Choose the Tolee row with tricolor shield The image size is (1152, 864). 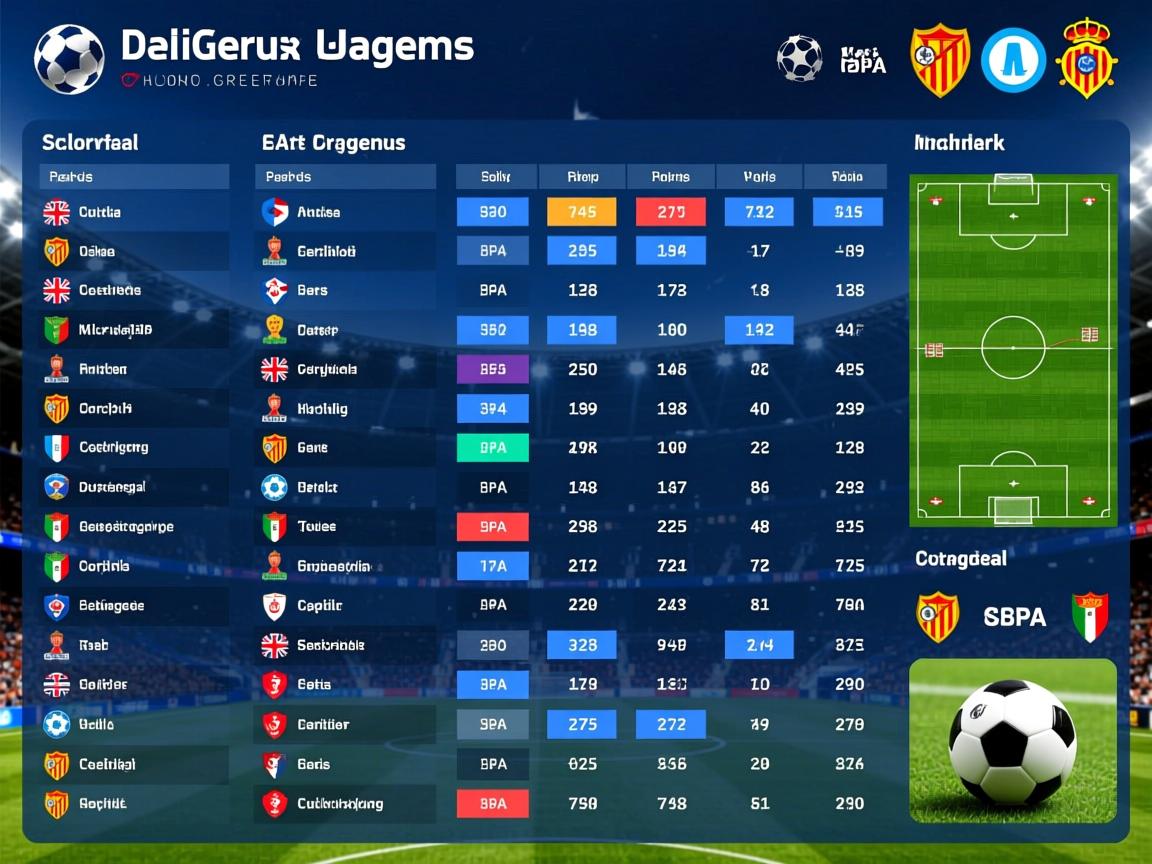(x=316, y=526)
